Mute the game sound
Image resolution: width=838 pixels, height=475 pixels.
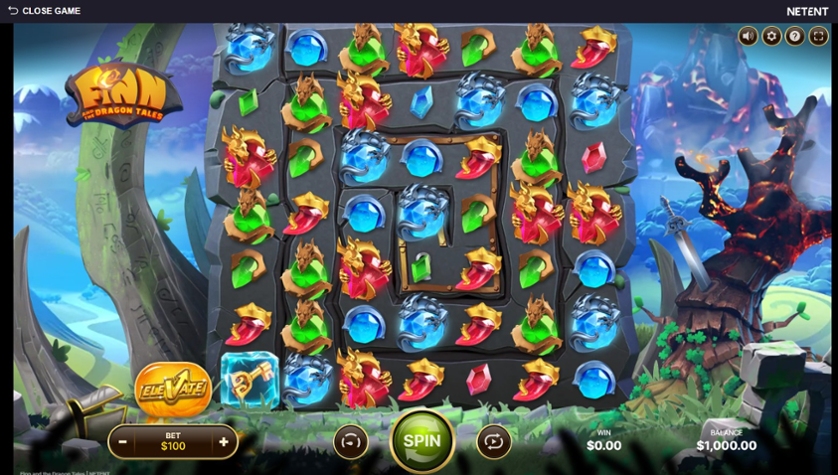(748, 36)
